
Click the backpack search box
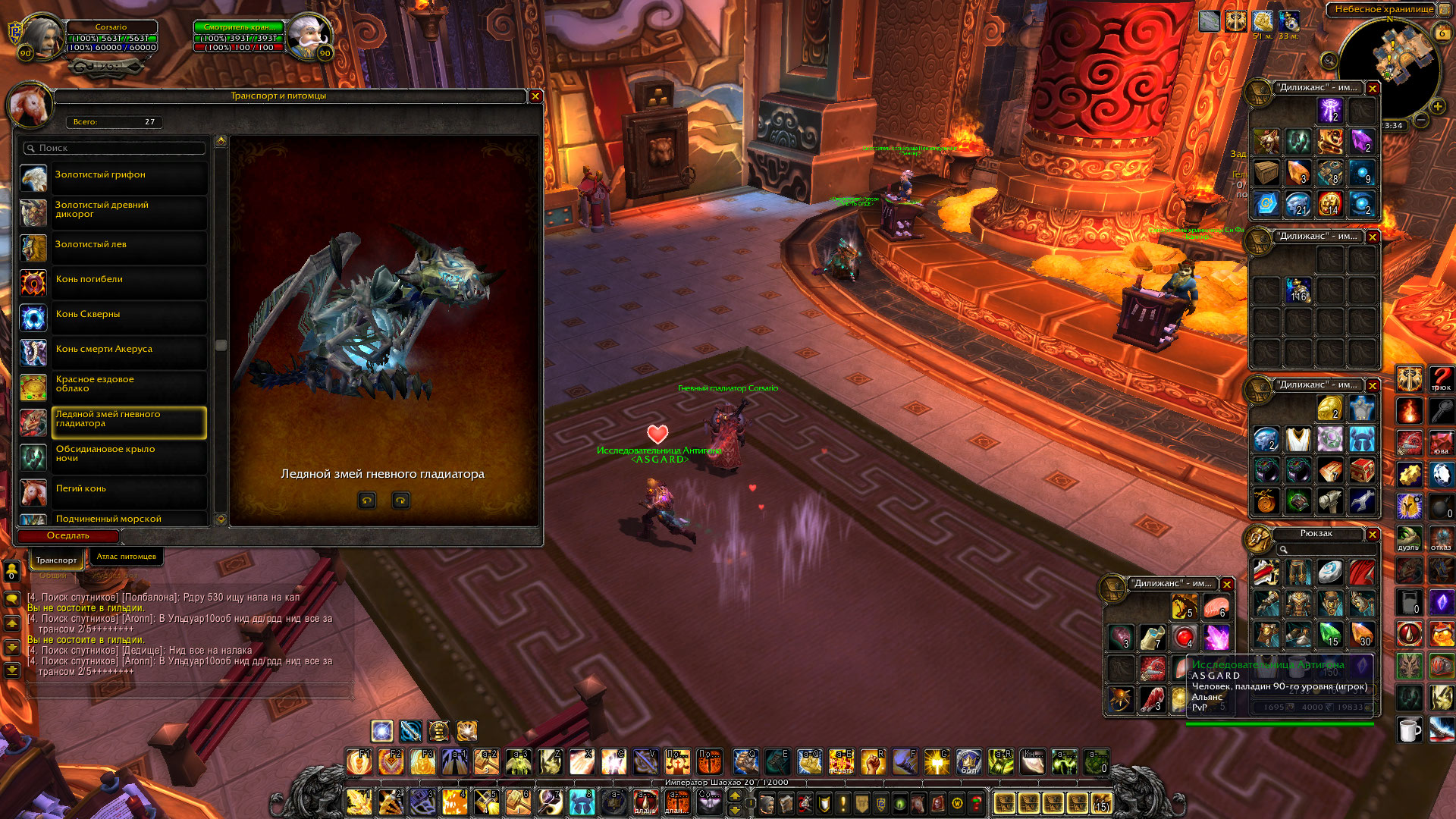click(x=1323, y=549)
